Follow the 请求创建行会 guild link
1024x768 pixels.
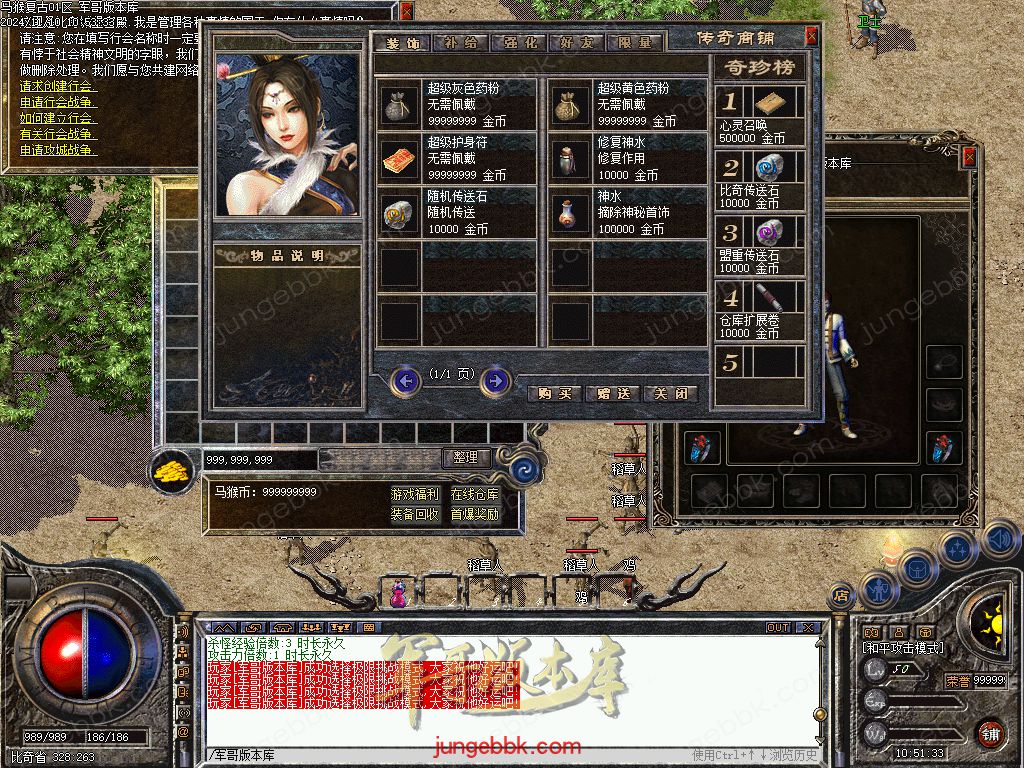click(56, 86)
